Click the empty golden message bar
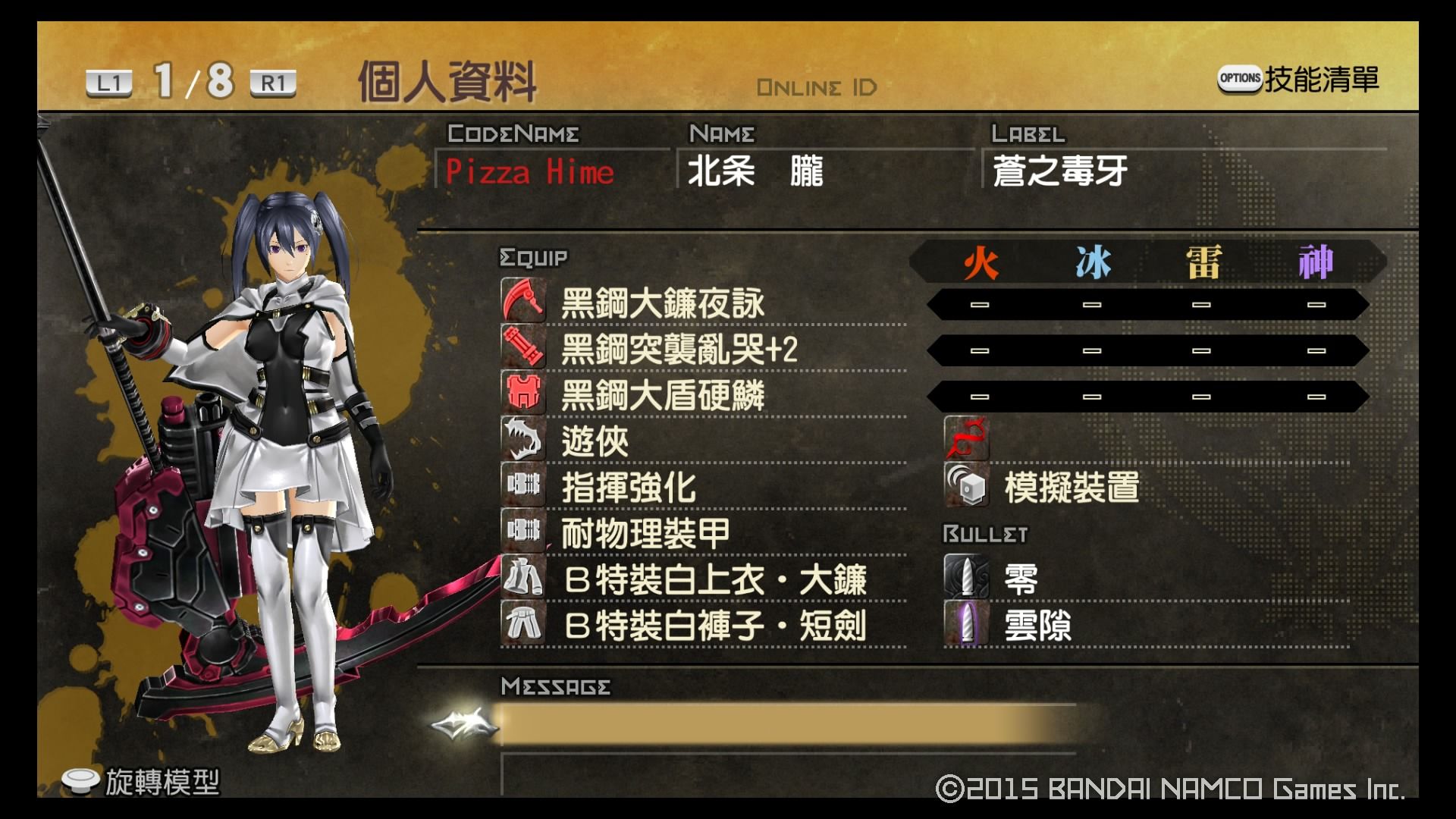This screenshot has height=819, width=1456. 789,725
